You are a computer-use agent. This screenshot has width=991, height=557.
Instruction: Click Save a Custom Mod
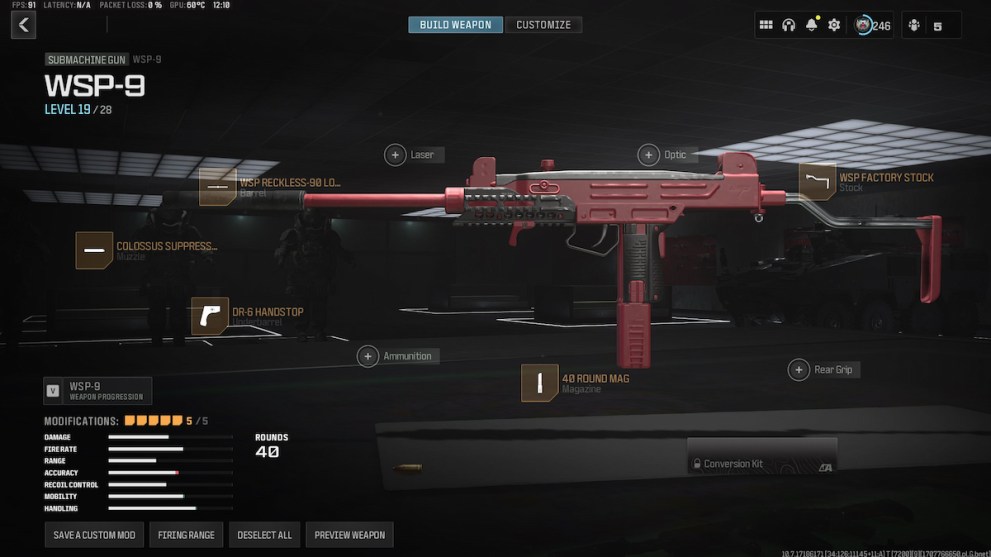pyautogui.click(x=94, y=535)
